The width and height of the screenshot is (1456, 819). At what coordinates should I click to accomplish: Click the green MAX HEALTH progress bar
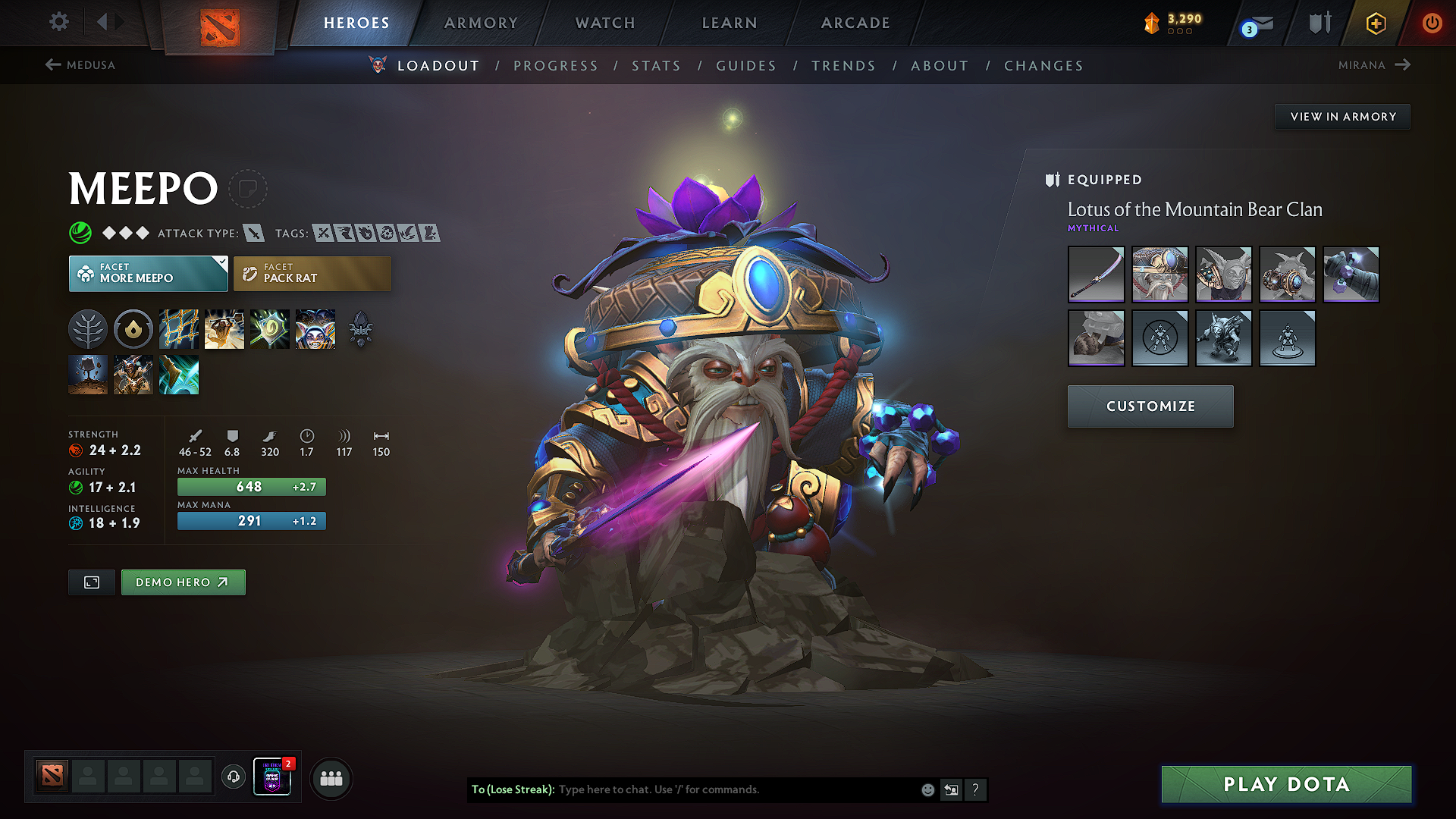tap(251, 486)
